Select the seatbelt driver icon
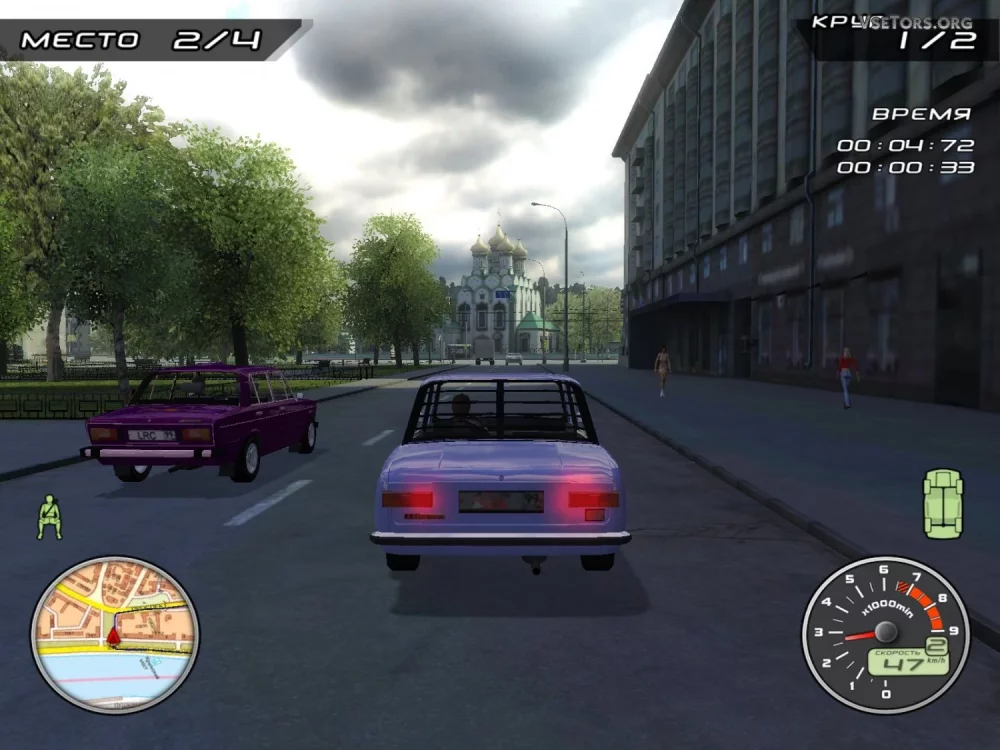 [x=49, y=517]
